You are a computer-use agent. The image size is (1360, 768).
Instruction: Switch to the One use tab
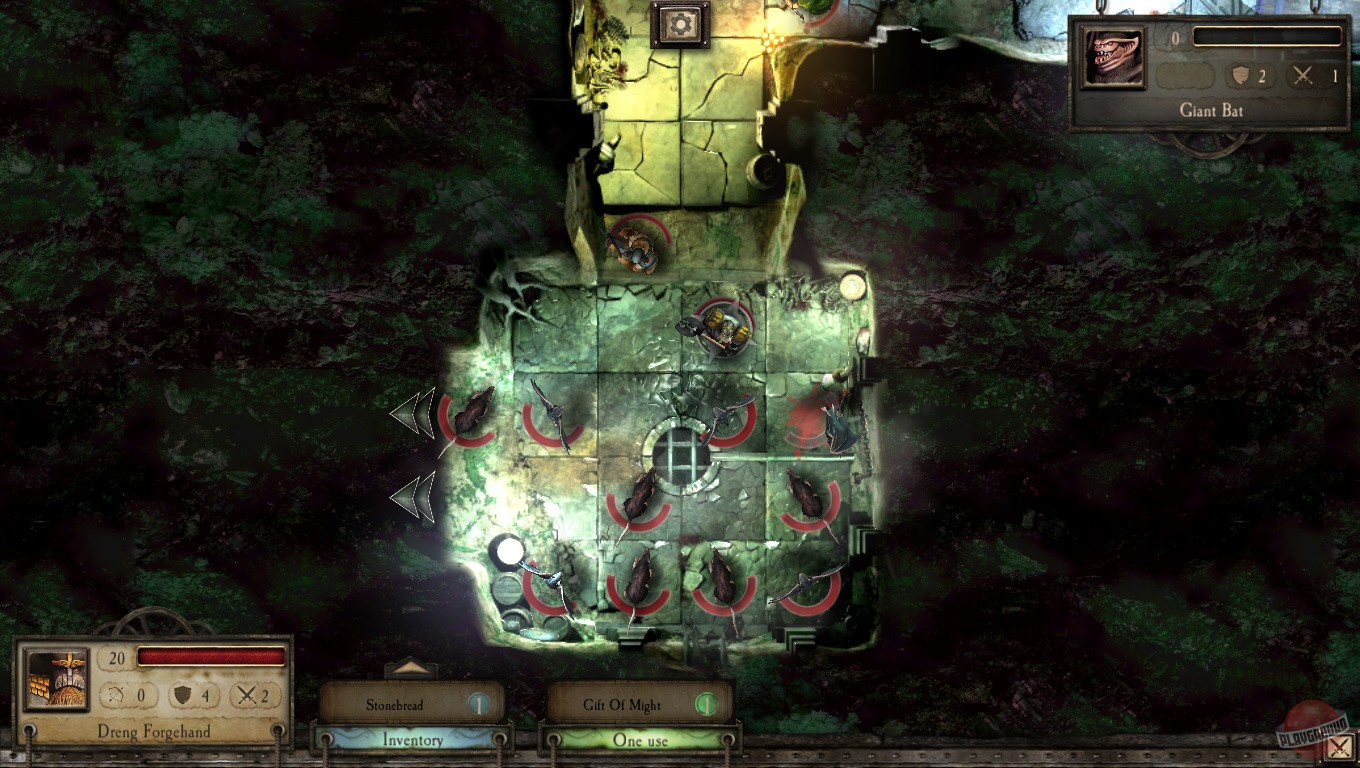point(639,740)
